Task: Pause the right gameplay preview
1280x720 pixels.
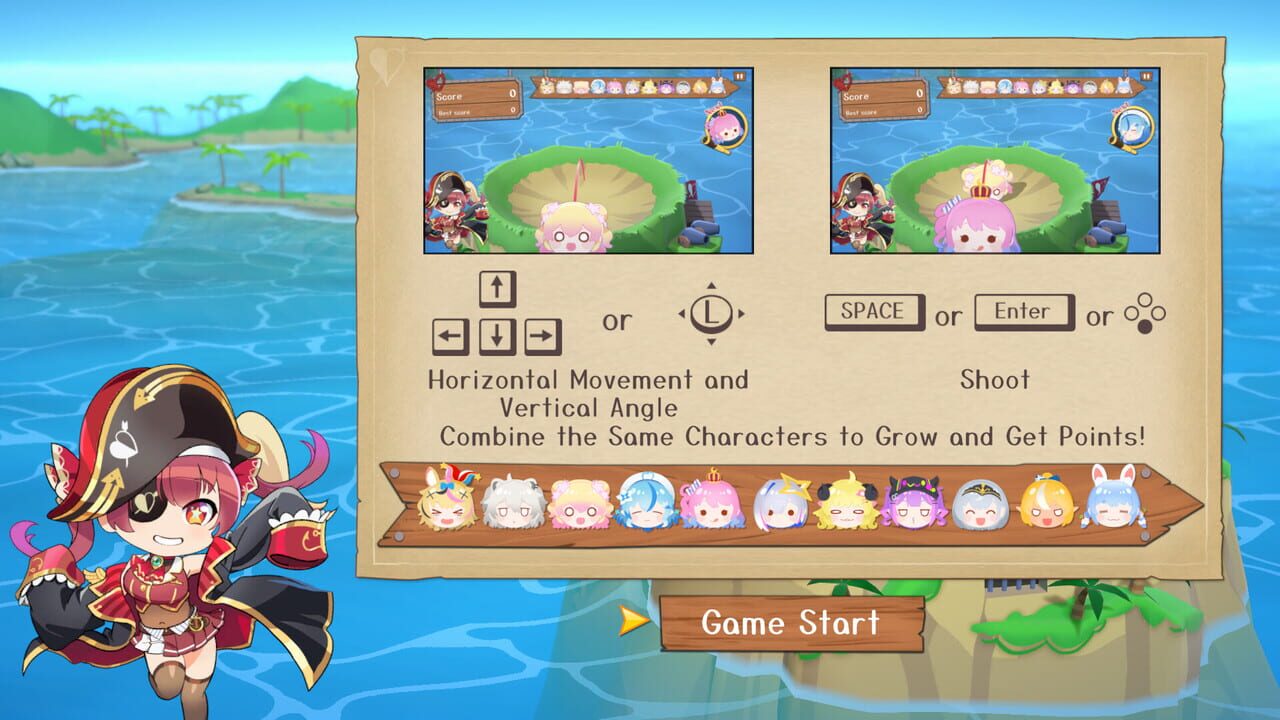Action: tap(1146, 77)
